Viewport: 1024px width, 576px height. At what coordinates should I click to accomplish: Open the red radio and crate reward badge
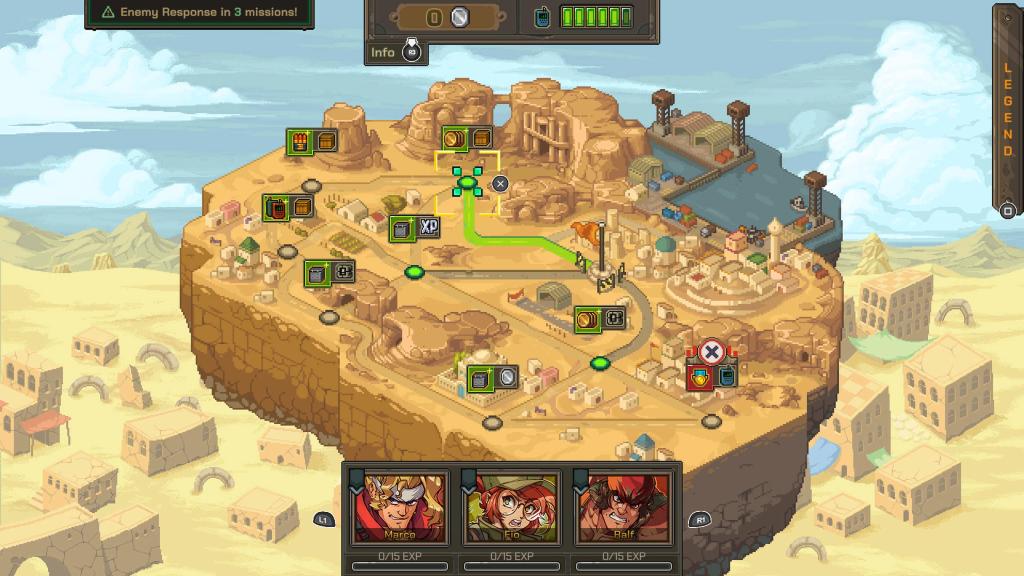(x=288, y=207)
